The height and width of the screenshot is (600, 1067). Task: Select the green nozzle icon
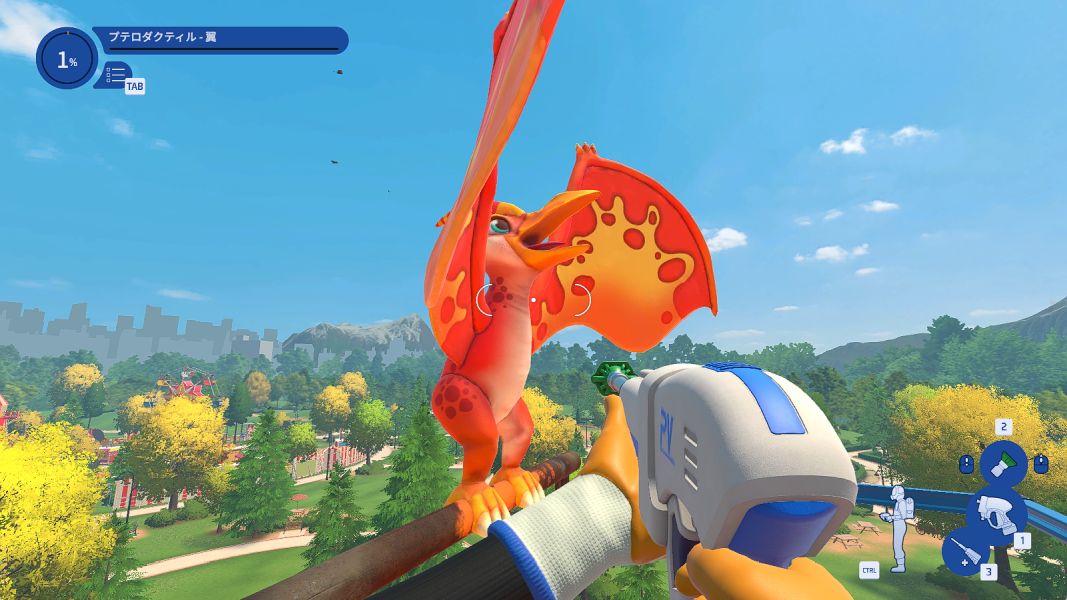coord(1002,464)
